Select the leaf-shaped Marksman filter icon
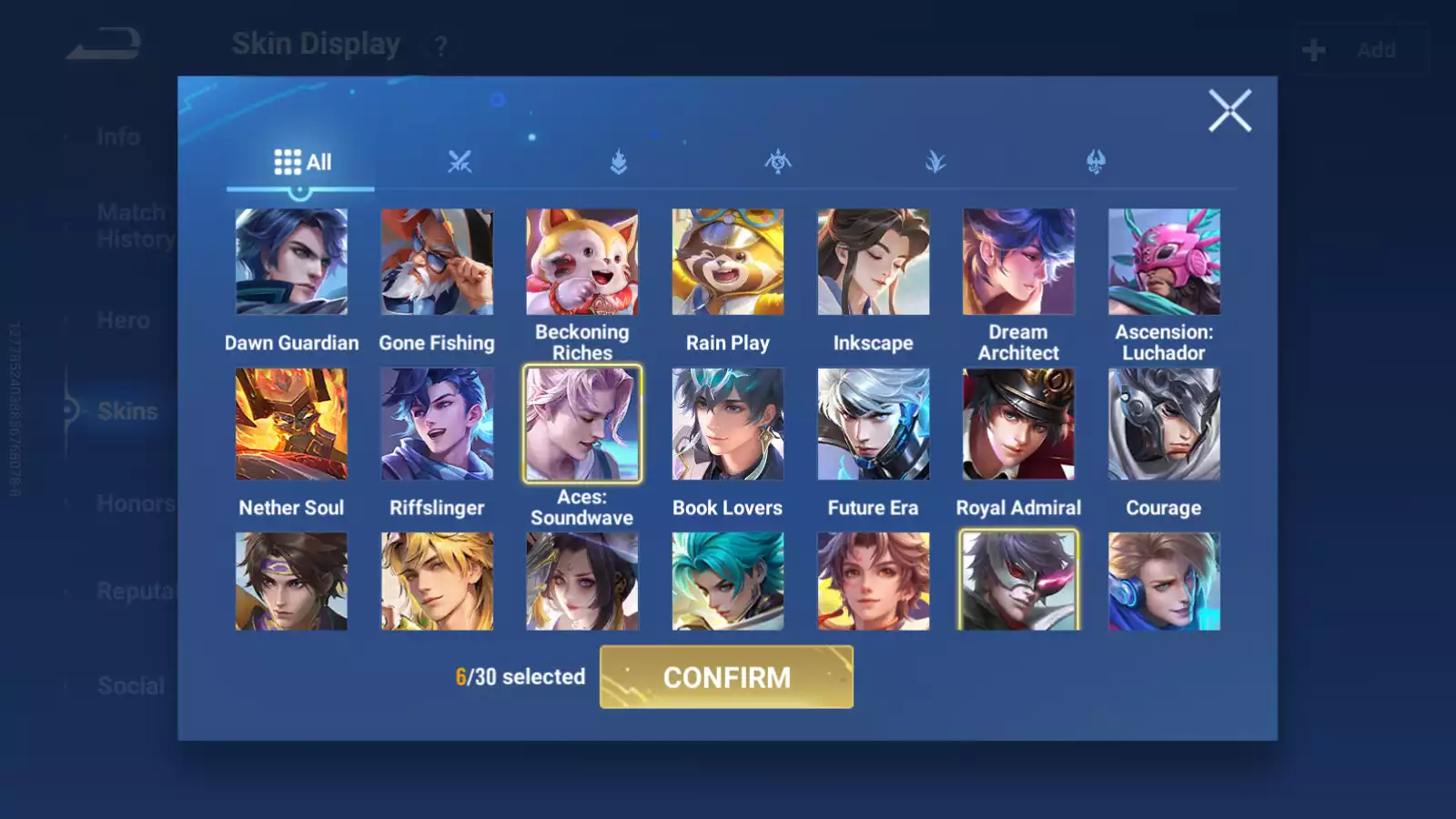 pyautogui.click(x=935, y=162)
